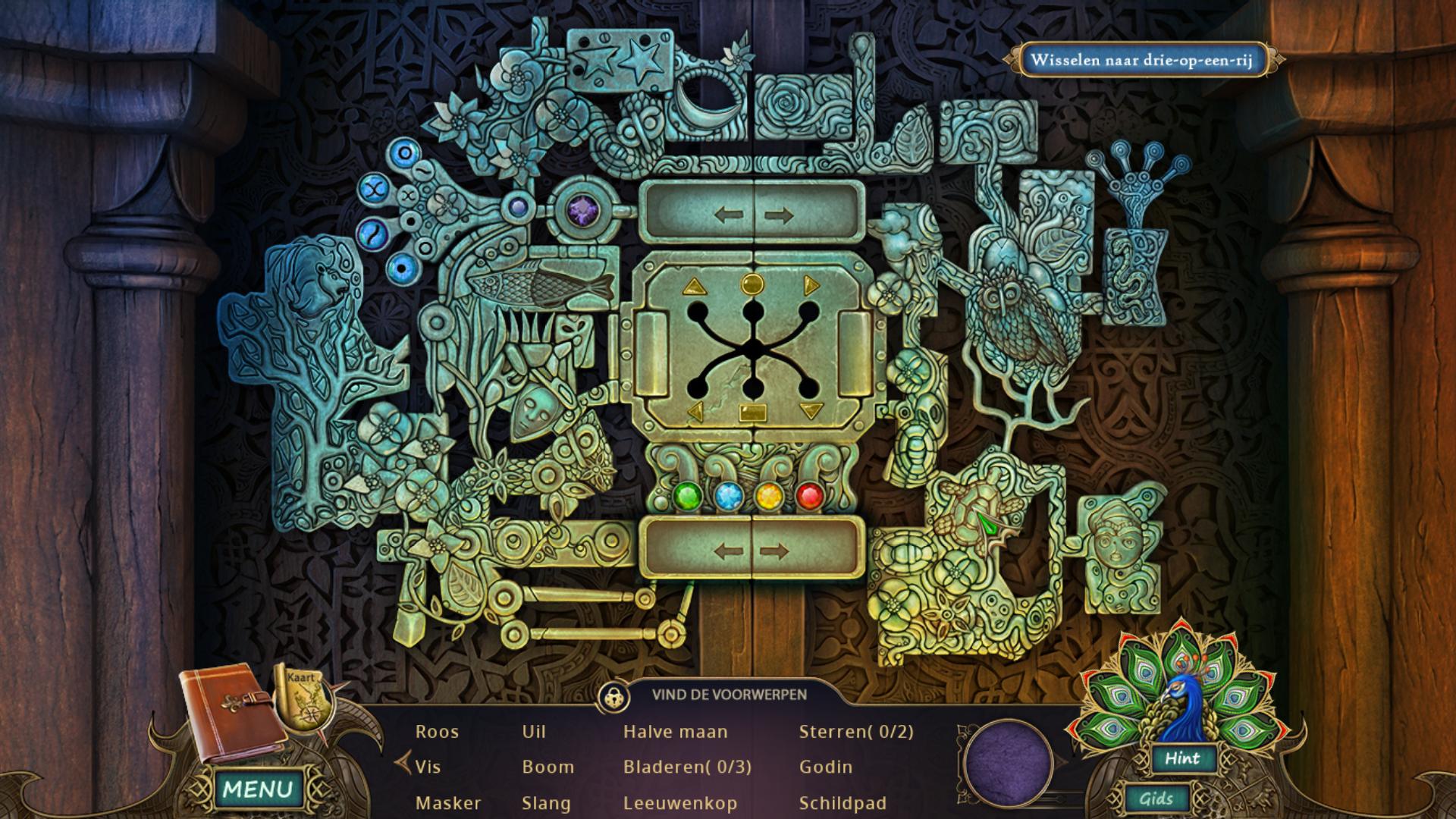
Task: Choose Masker from the object list
Action: (448, 802)
